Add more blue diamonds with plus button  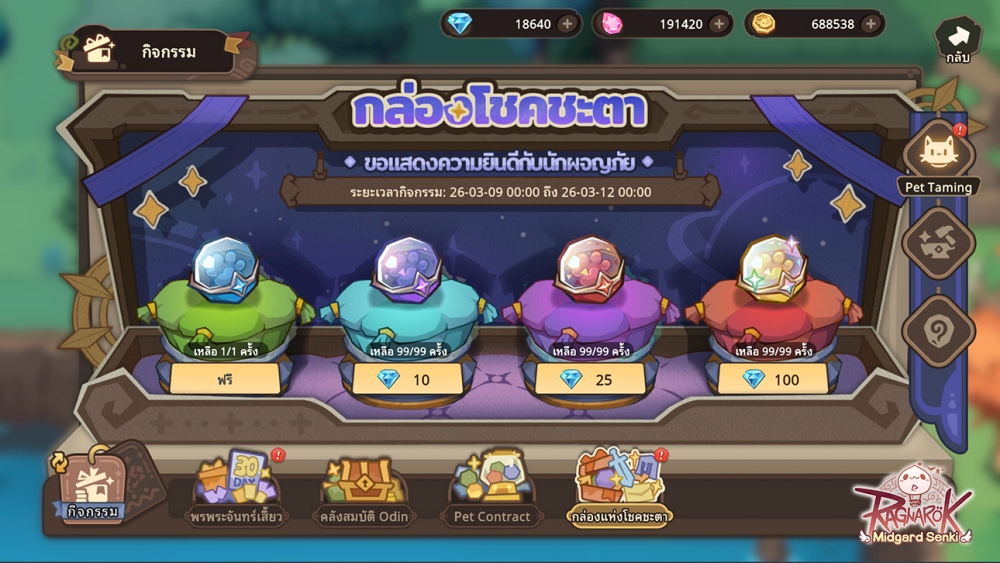(567, 24)
